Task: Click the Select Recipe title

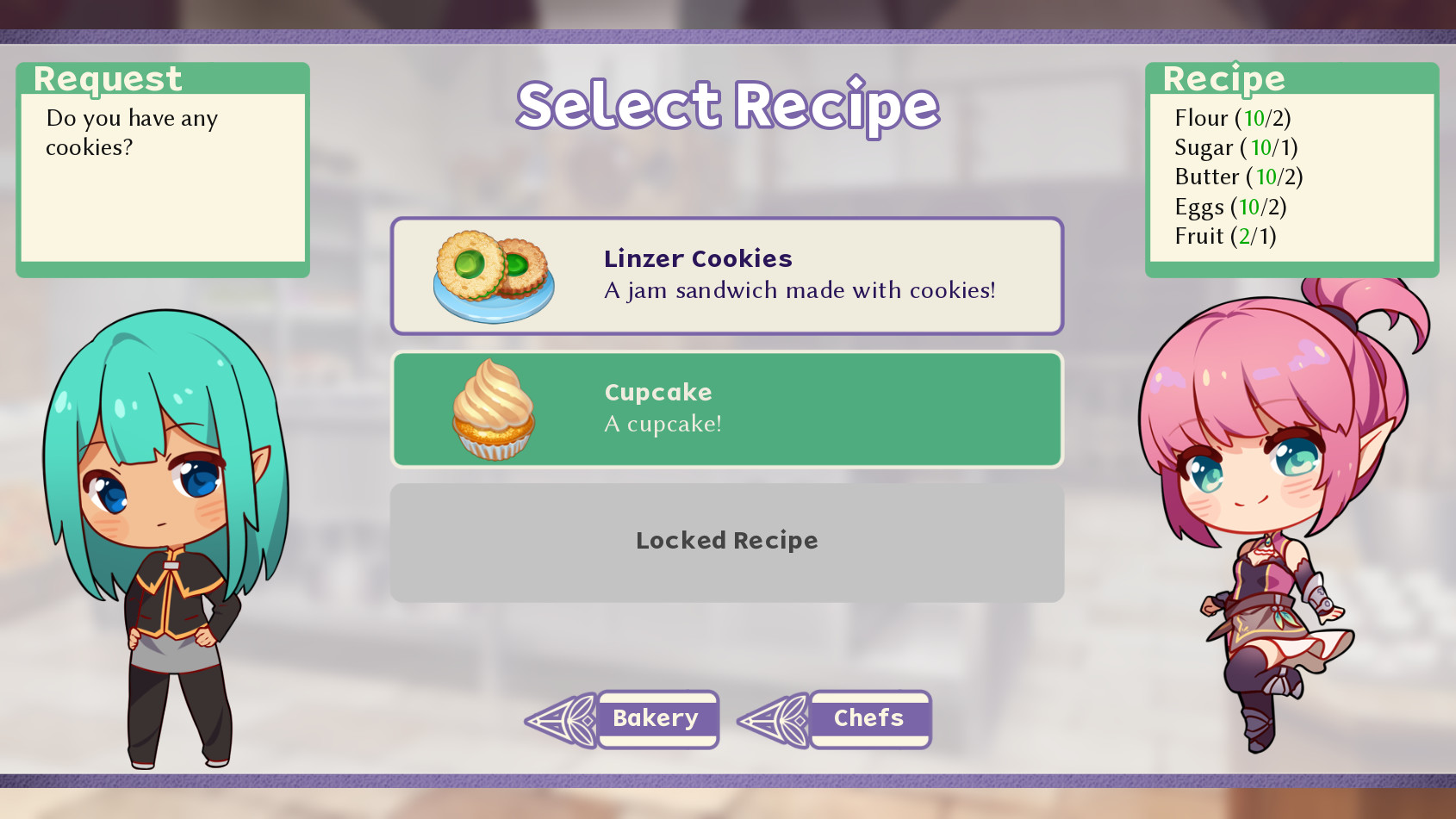Action: (726, 105)
